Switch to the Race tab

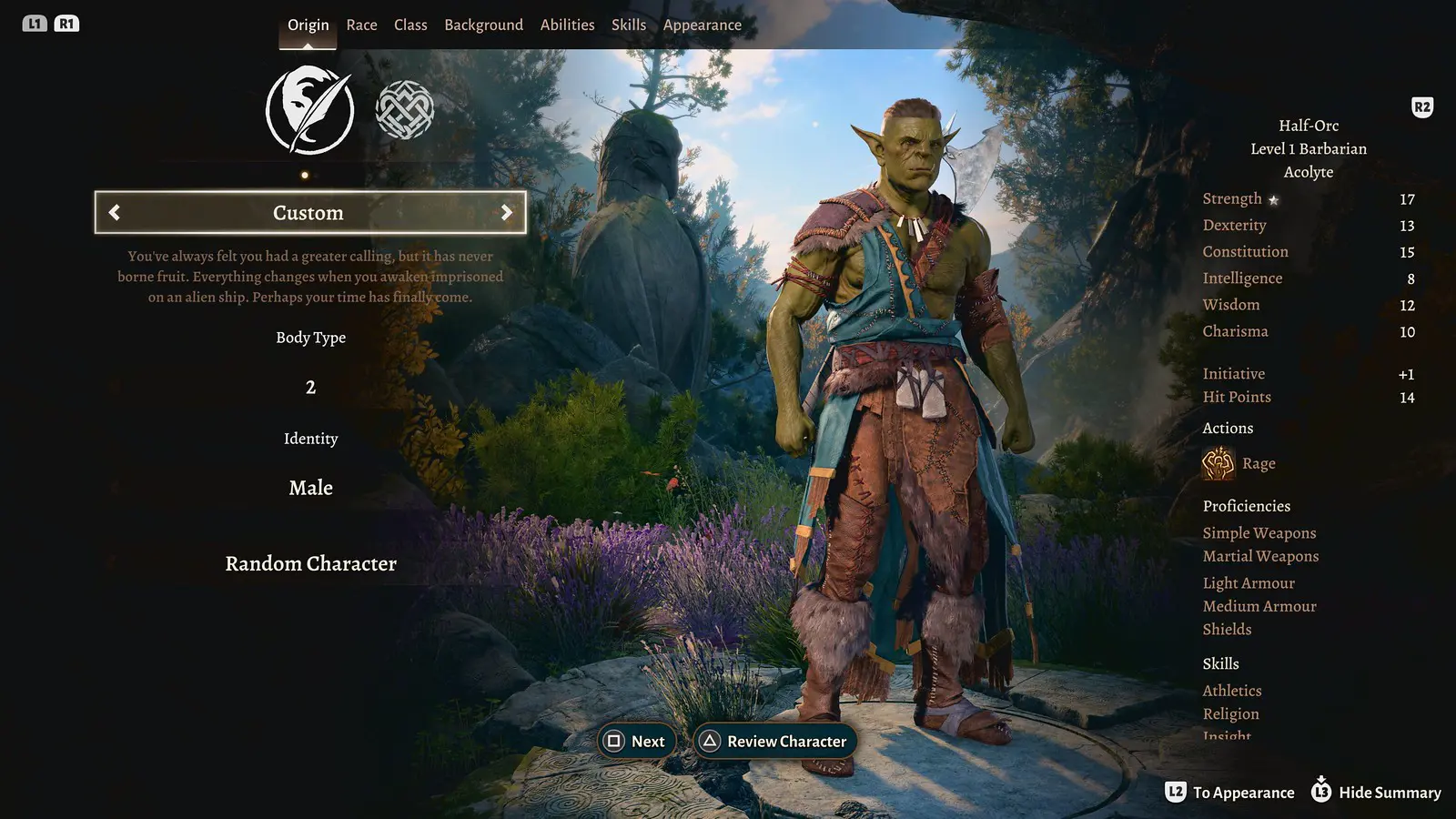pyautogui.click(x=361, y=25)
